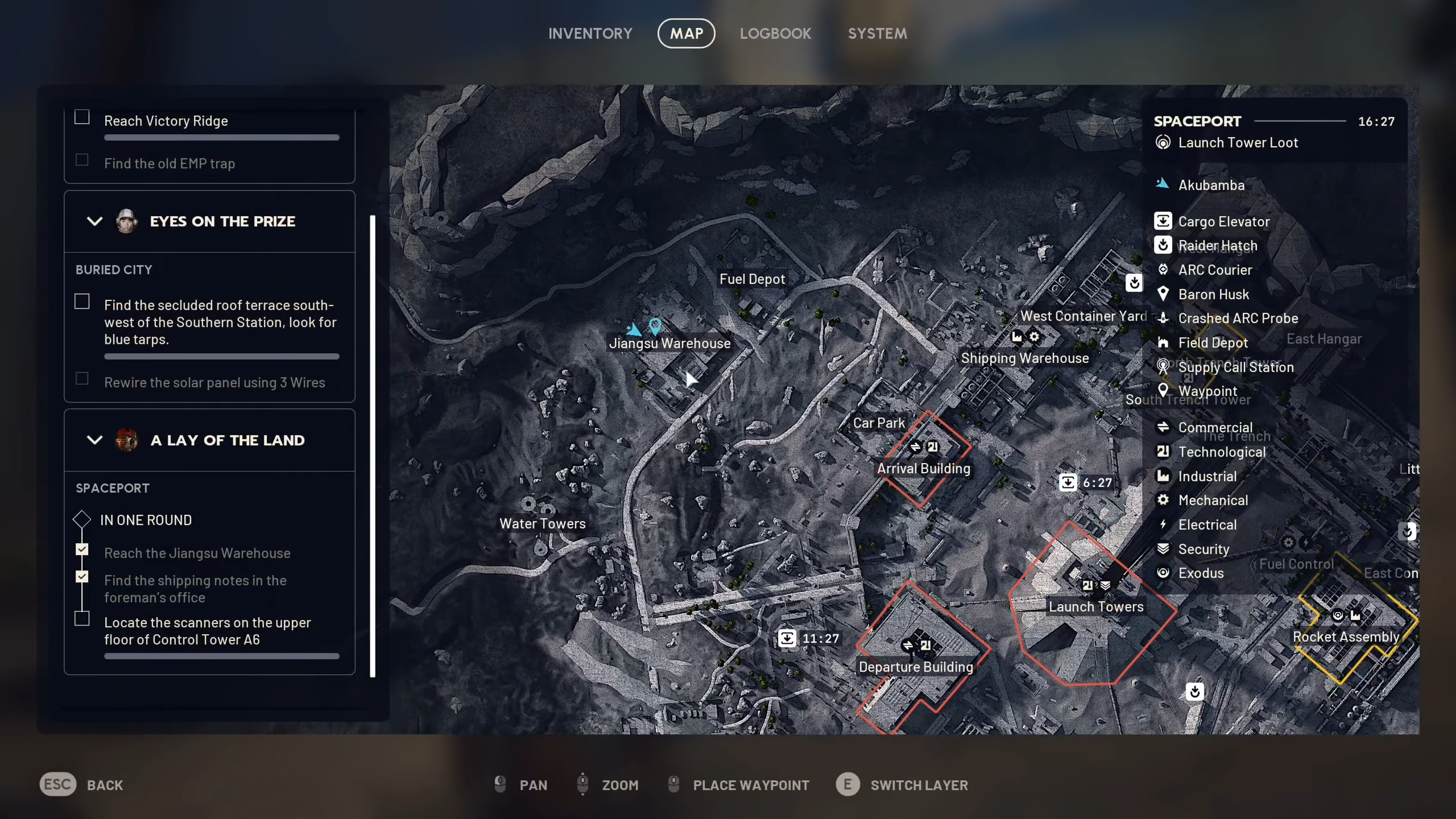Select the System tab
Screen dimensions: 1456x819
click(x=877, y=34)
